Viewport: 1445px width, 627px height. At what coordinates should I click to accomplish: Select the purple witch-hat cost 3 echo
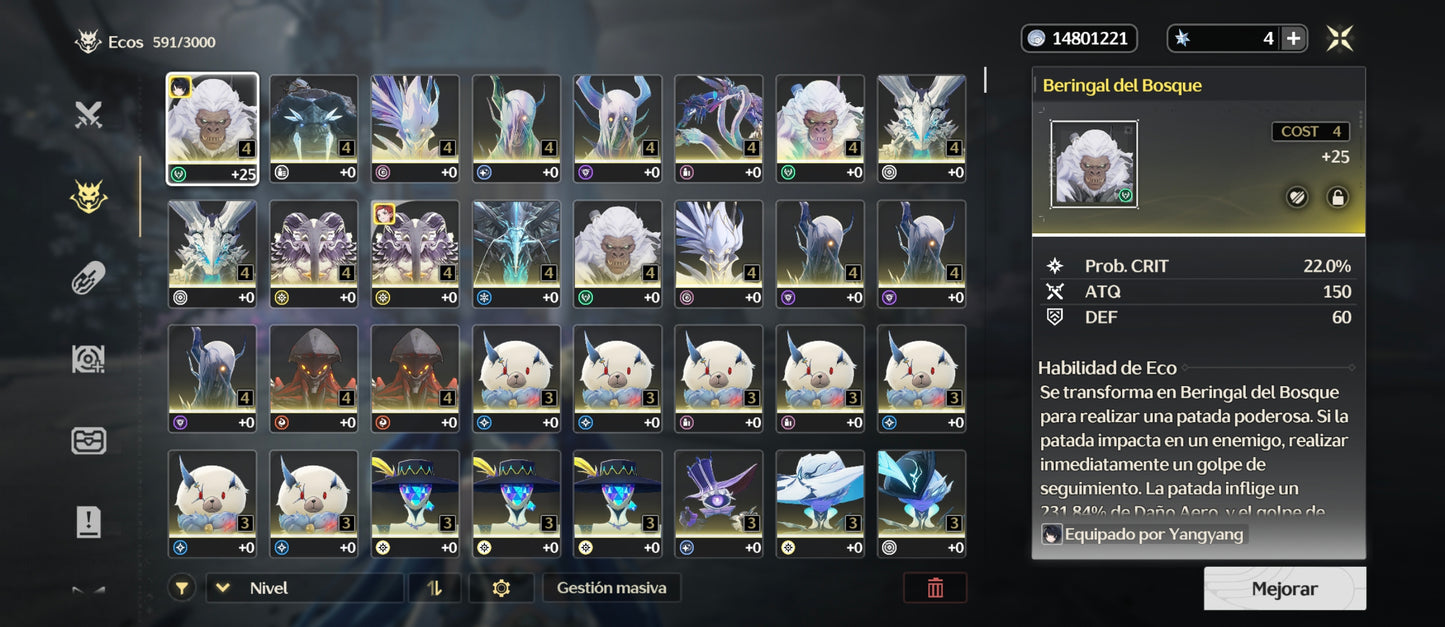(x=717, y=503)
